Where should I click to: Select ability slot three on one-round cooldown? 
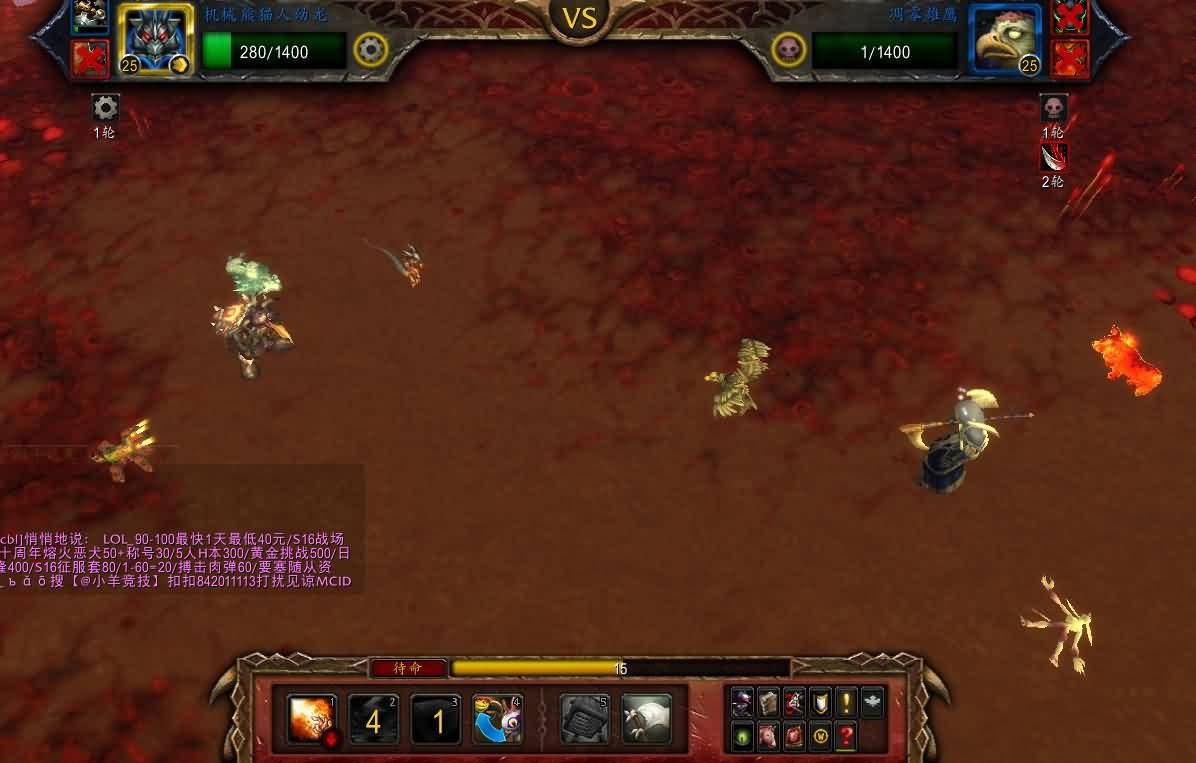click(x=436, y=720)
